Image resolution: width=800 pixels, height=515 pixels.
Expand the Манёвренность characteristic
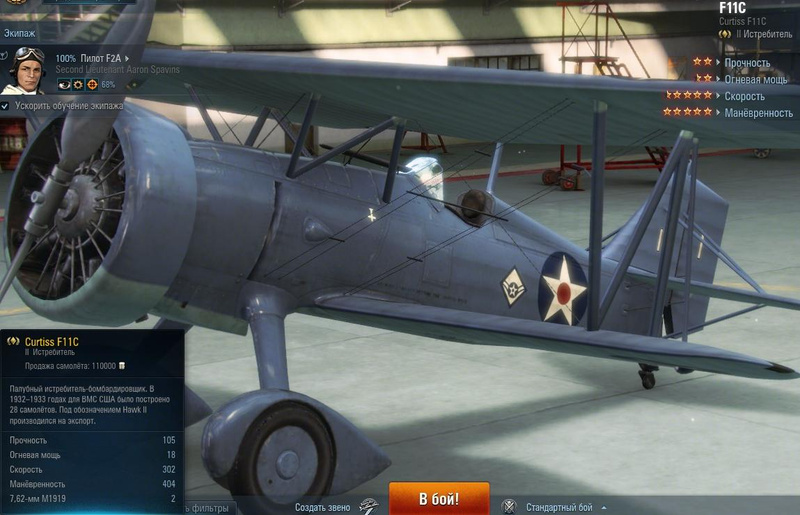pos(758,113)
